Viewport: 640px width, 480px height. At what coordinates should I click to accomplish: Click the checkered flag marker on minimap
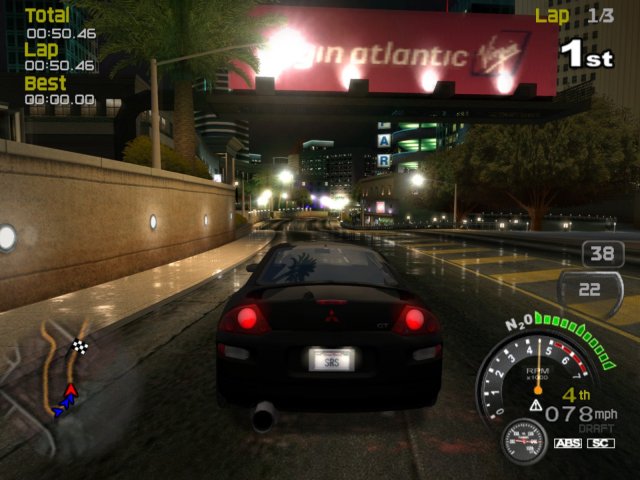click(81, 347)
